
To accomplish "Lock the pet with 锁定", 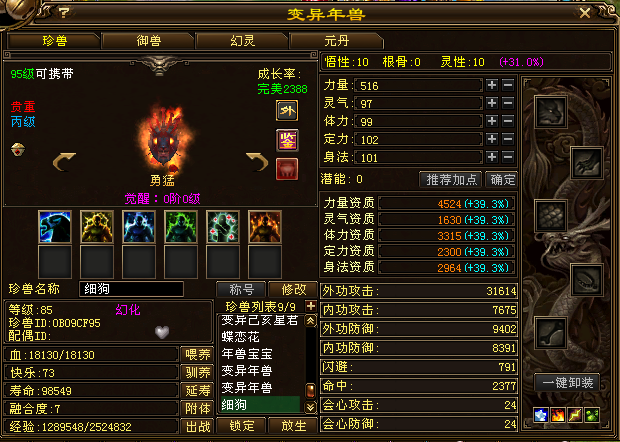I will (241, 426).
